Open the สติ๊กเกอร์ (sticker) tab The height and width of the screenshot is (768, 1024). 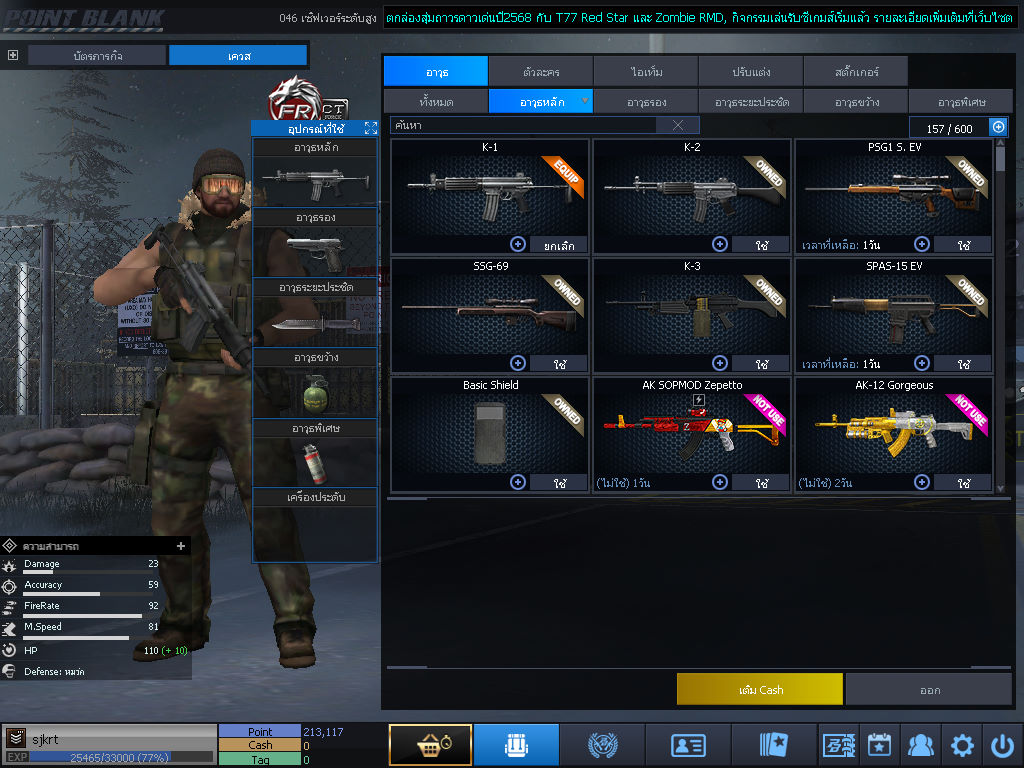(x=856, y=72)
